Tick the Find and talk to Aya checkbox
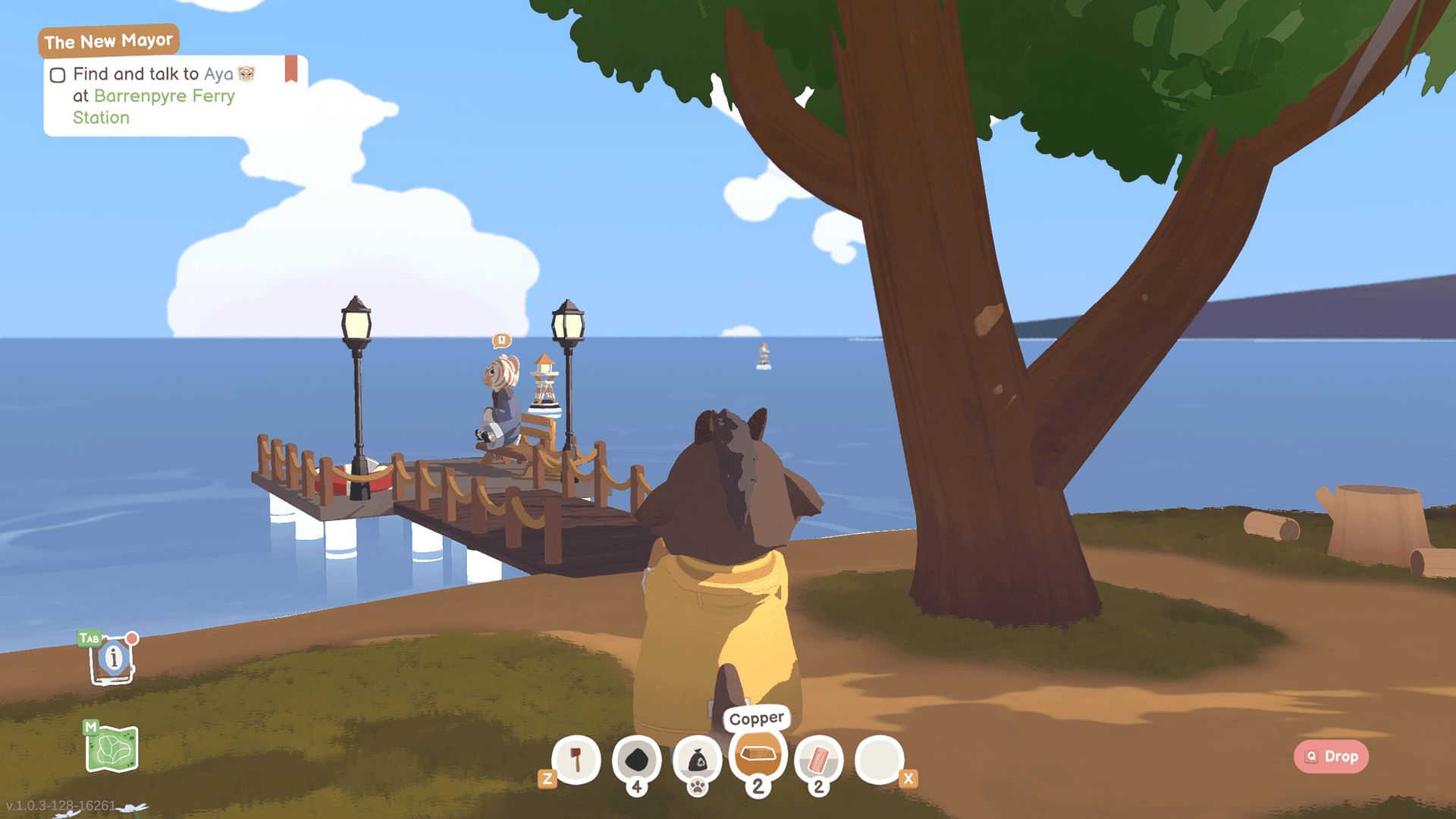The height and width of the screenshot is (819, 1456). coord(58,75)
